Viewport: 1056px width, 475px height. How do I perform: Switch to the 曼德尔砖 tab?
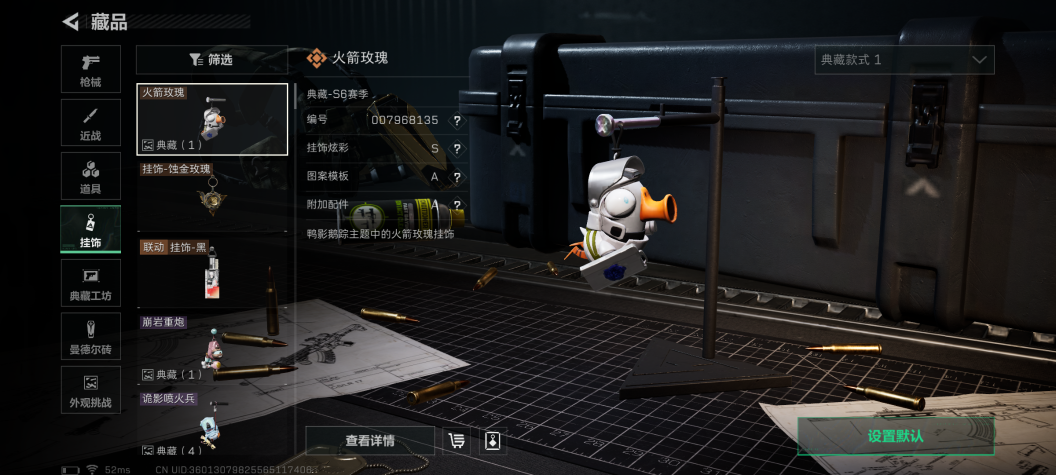click(x=90, y=336)
